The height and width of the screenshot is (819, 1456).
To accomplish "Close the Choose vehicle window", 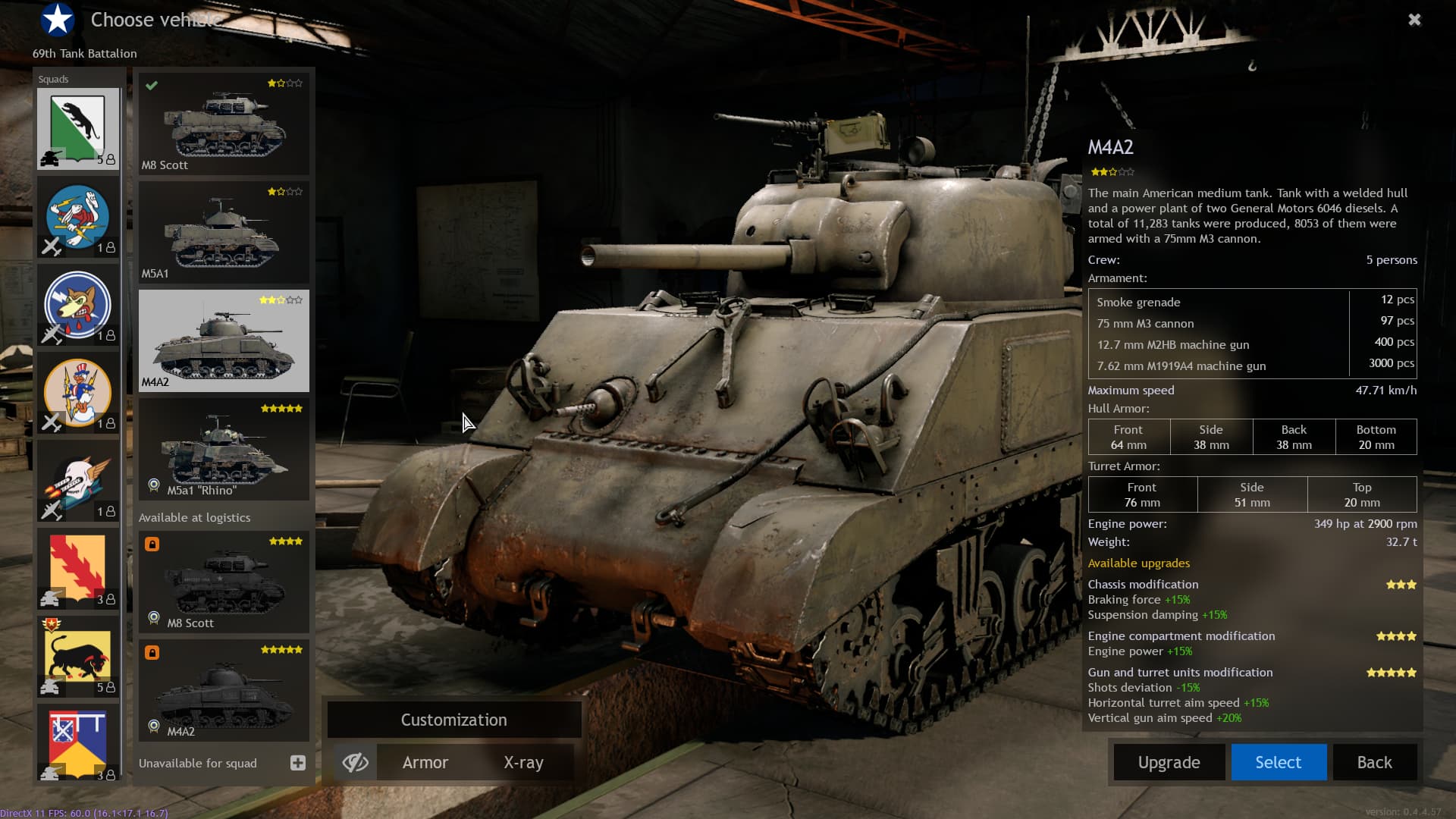I will point(1414,20).
